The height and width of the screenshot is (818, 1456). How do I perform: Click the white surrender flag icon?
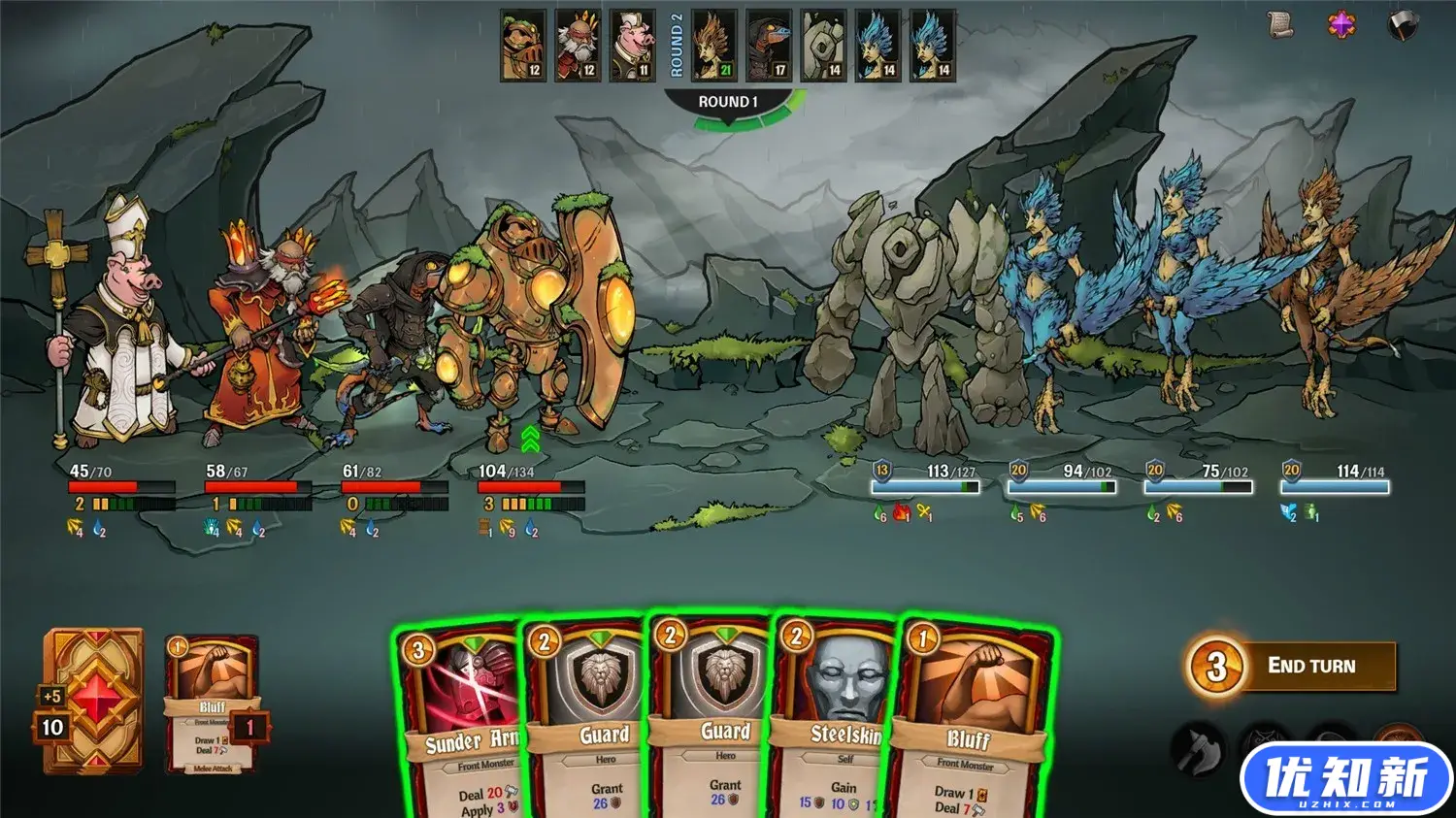coord(1402,25)
